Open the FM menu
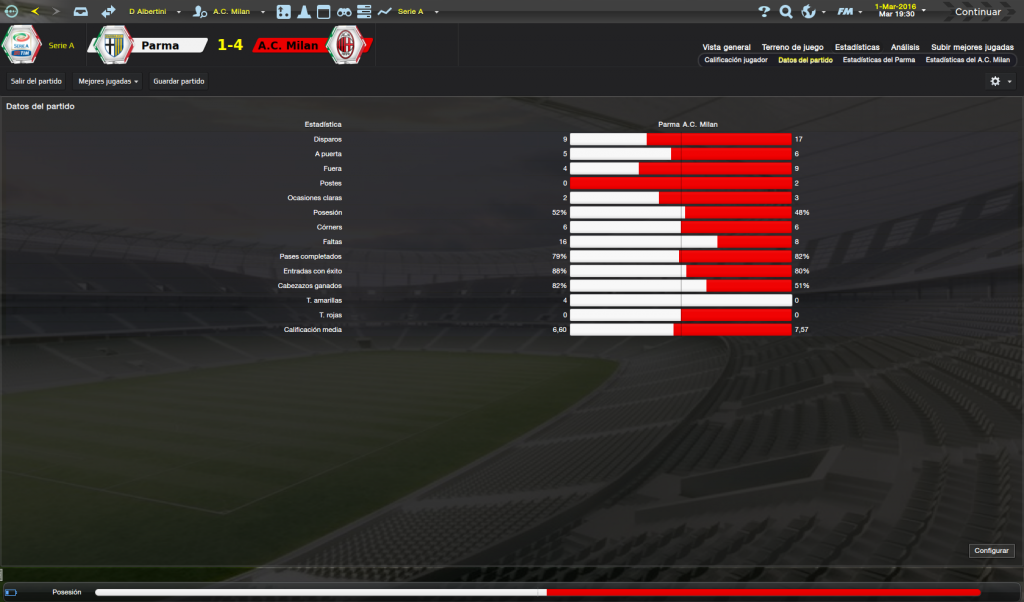This screenshot has height=602, width=1024. click(848, 12)
